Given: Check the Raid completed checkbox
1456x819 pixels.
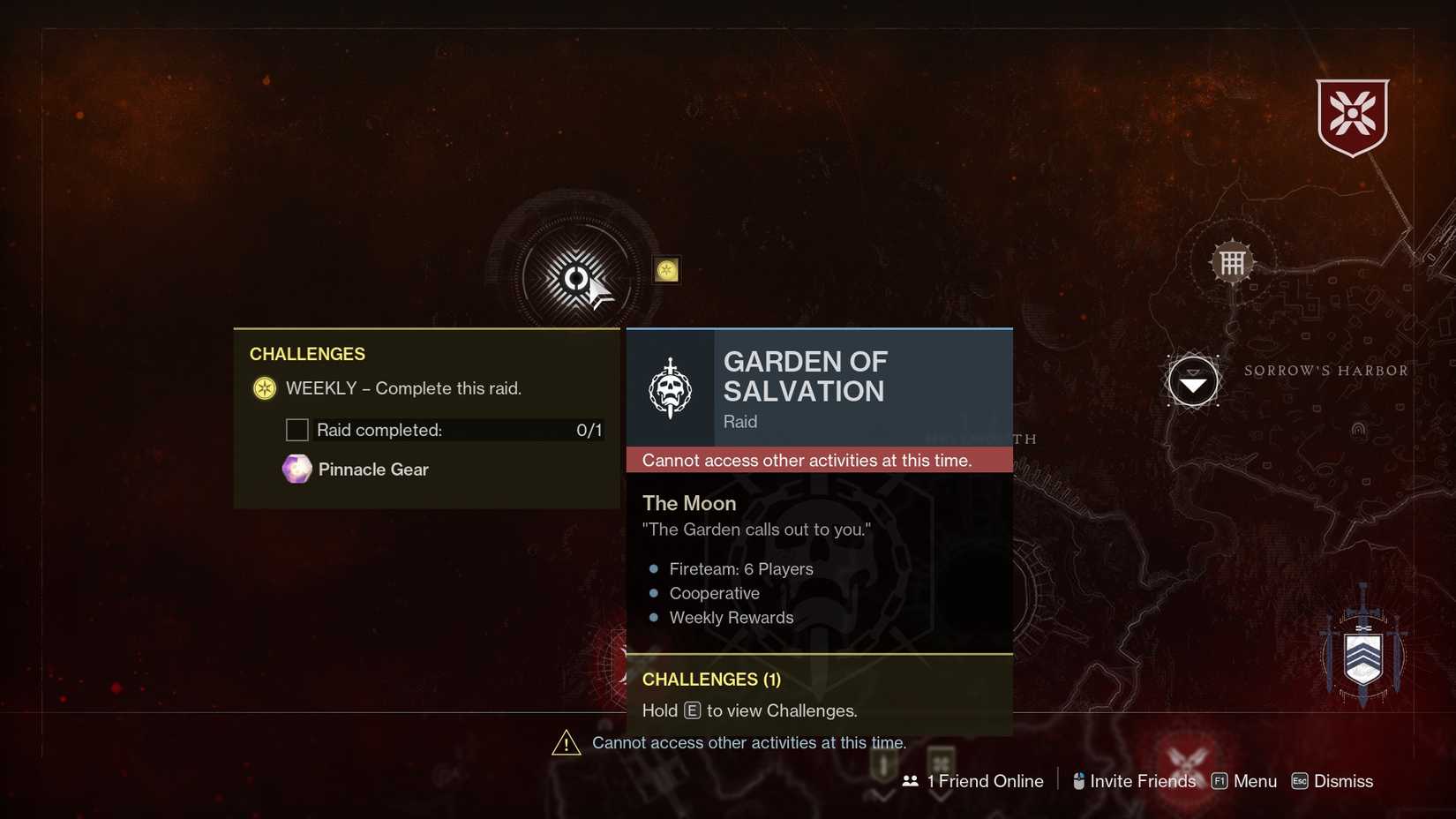Looking at the screenshot, I should (x=296, y=430).
